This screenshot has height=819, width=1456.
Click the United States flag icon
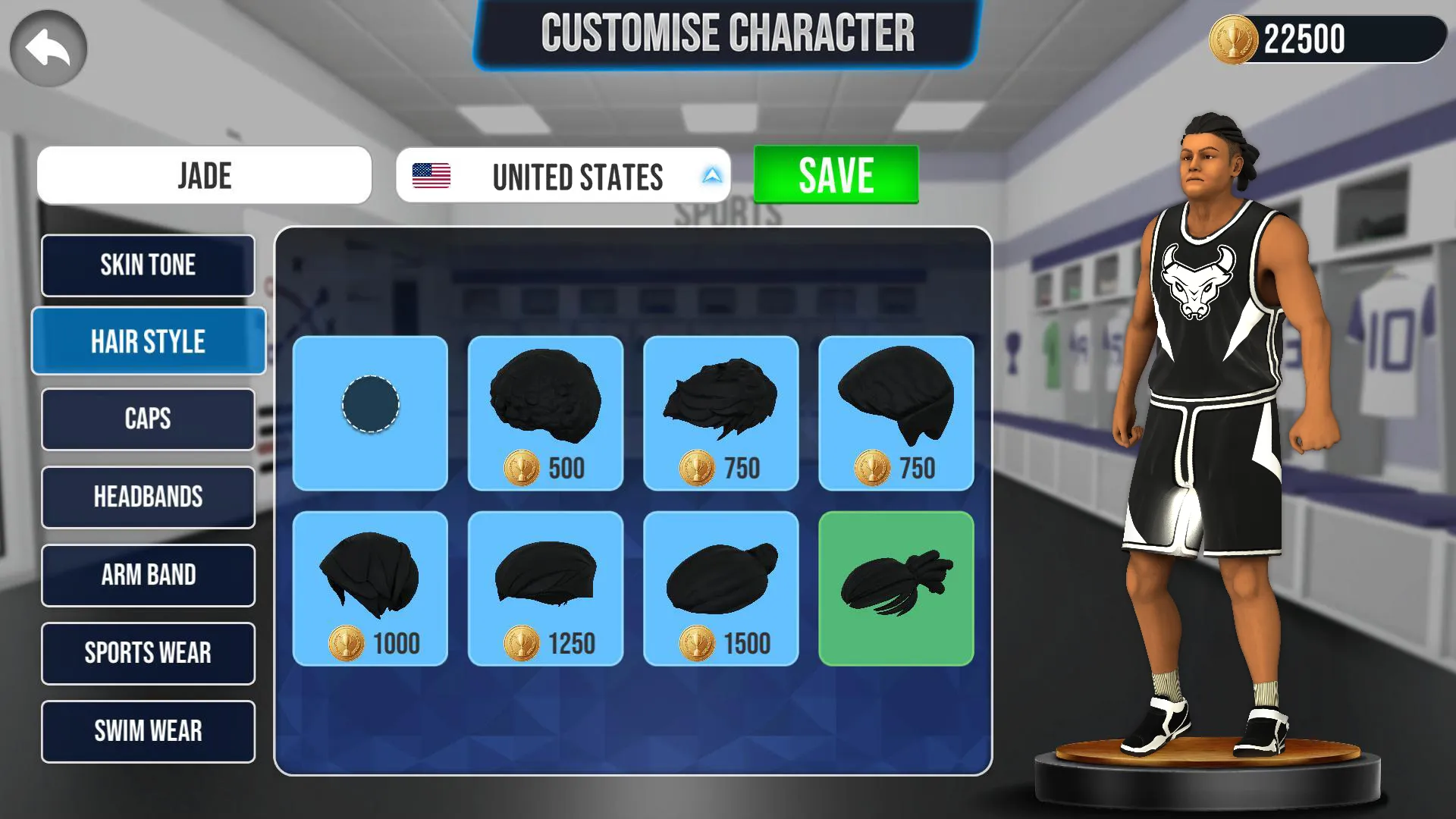point(431,176)
